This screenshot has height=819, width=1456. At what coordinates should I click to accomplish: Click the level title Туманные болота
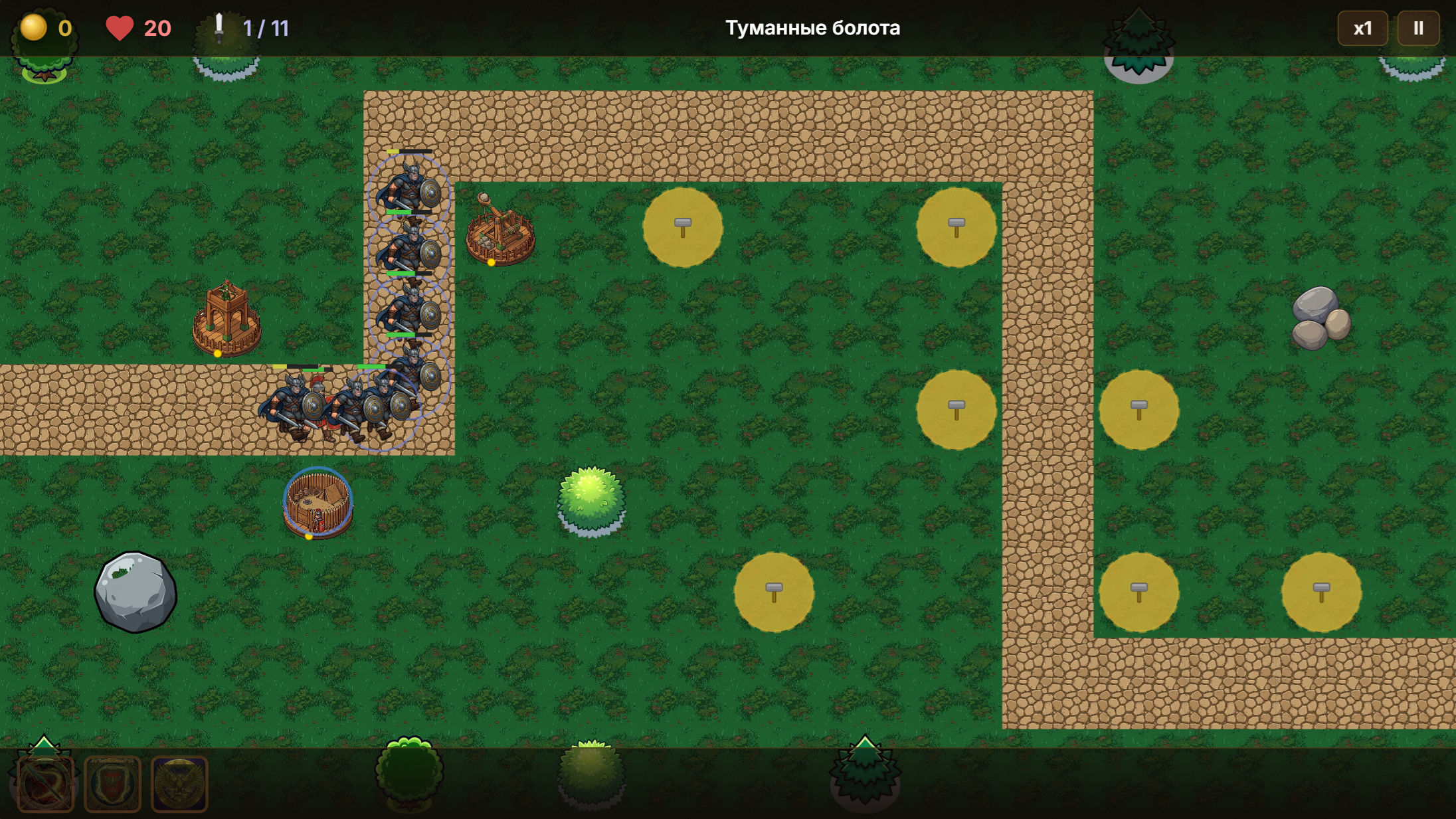coord(812,27)
